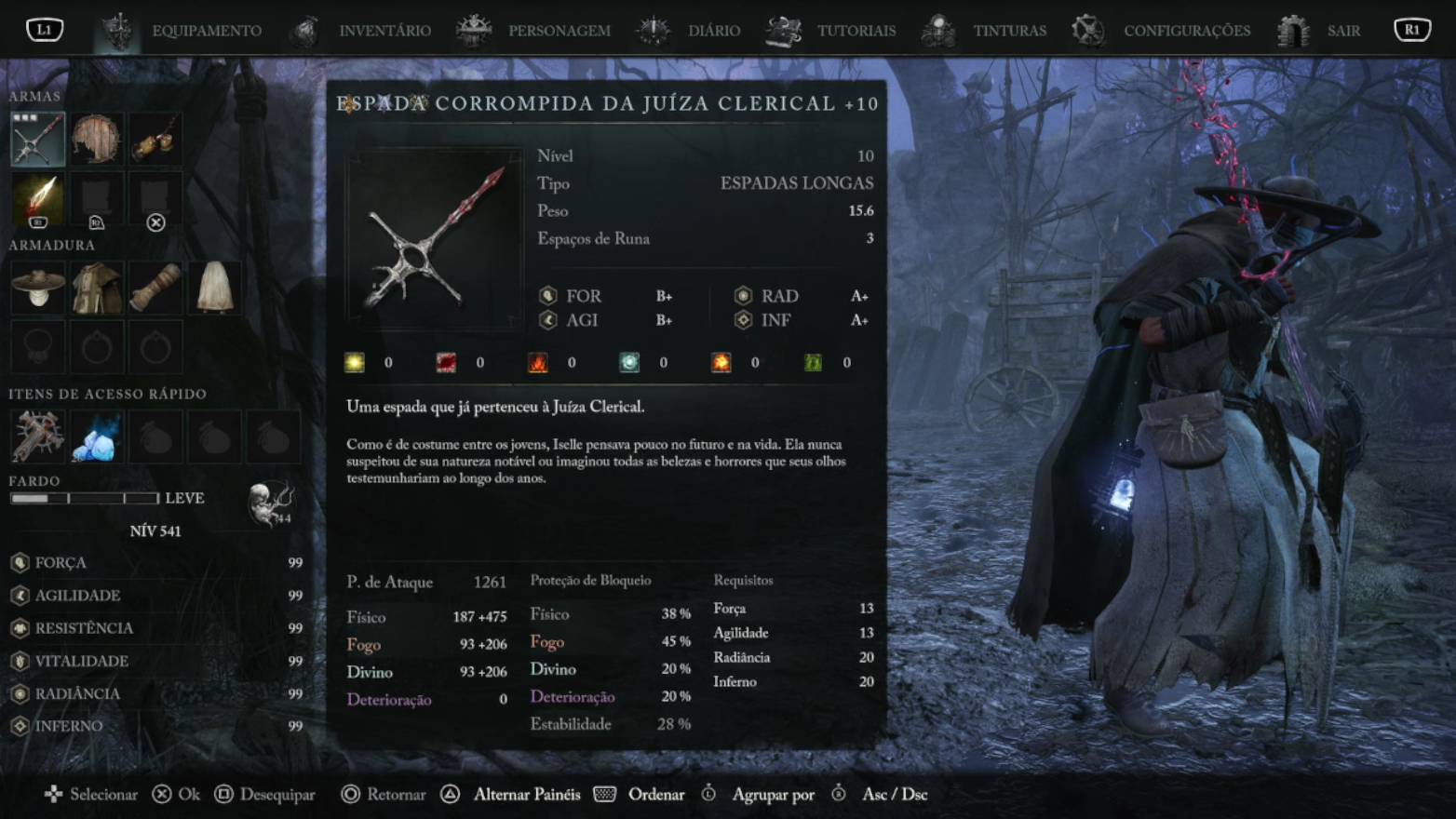Viewport: 1456px width, 819px height.
Task: Select the blue crystal quick-access item
Action: click(96, 436)
